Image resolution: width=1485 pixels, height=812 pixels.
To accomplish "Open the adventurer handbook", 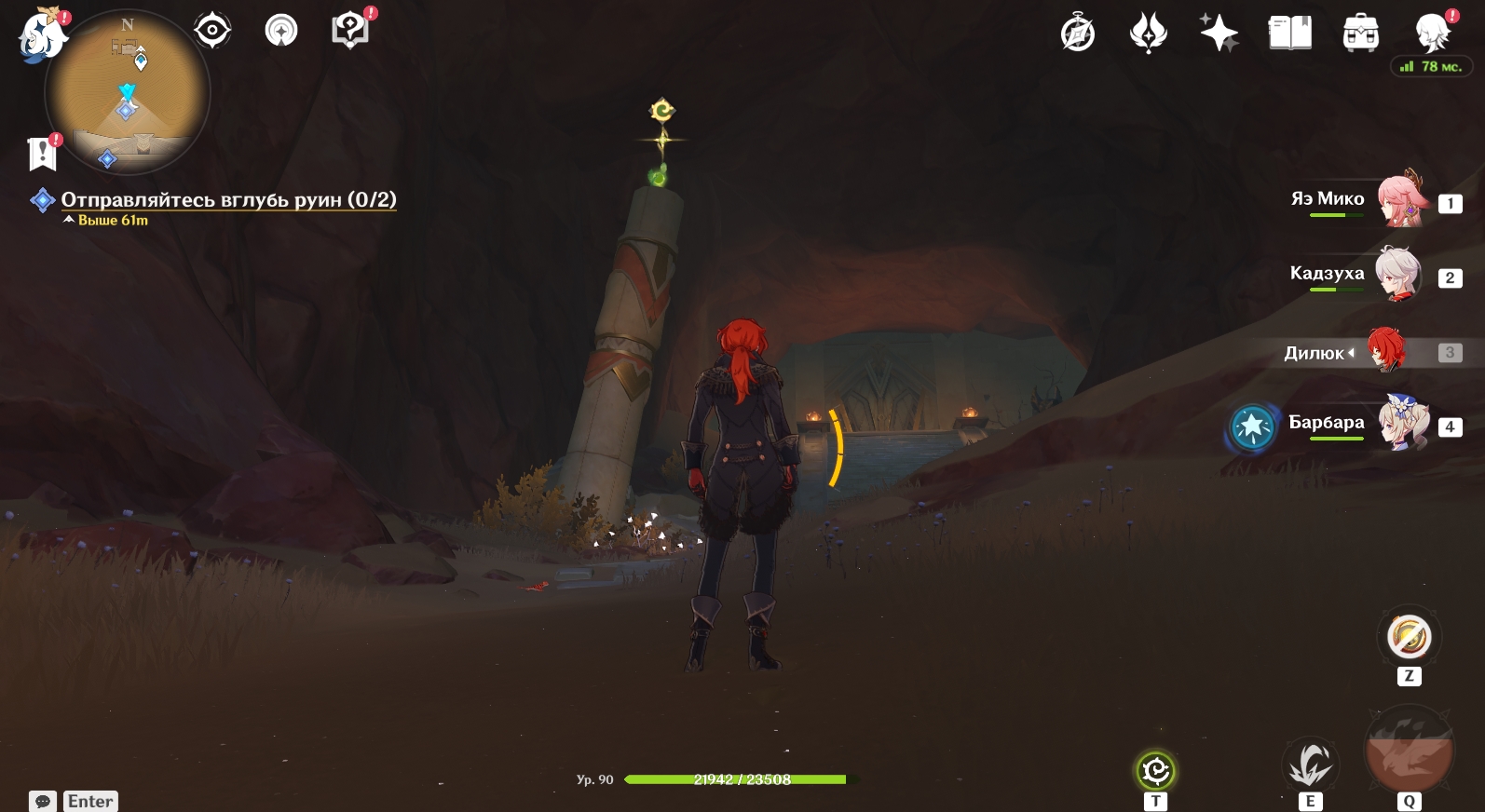I will pos(1289,34).
